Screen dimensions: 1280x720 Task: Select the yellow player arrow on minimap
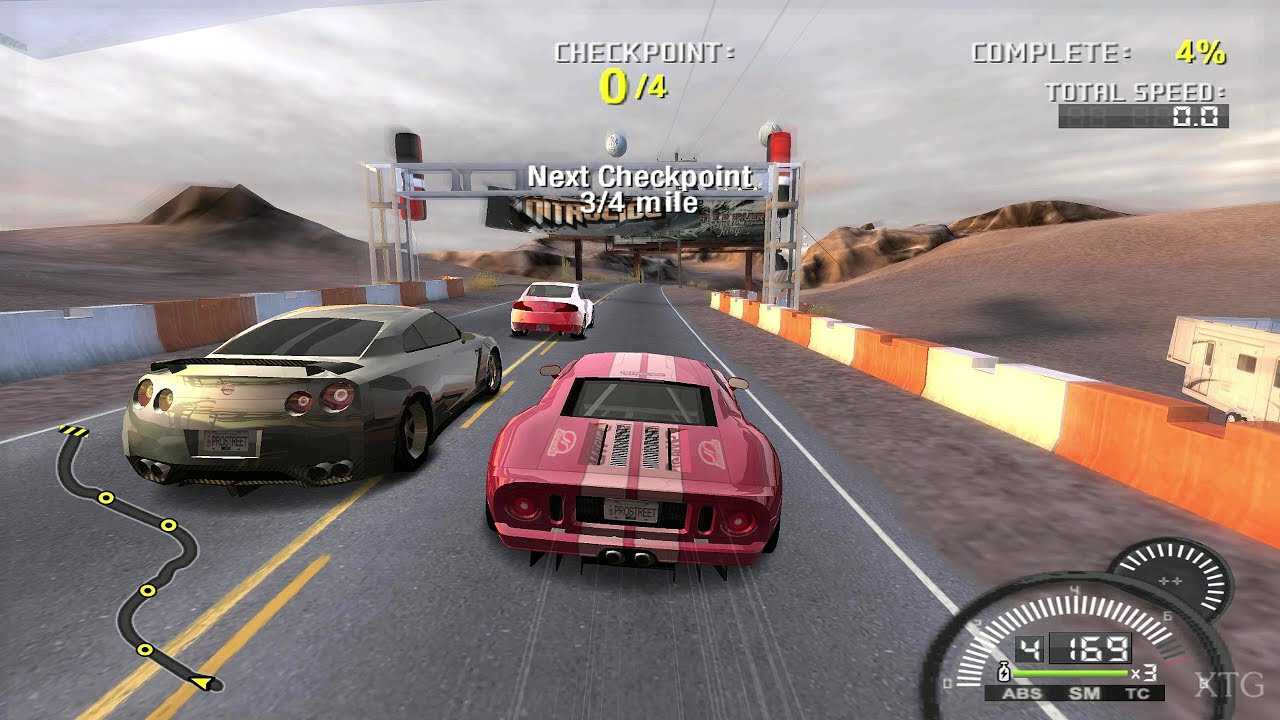204,683
